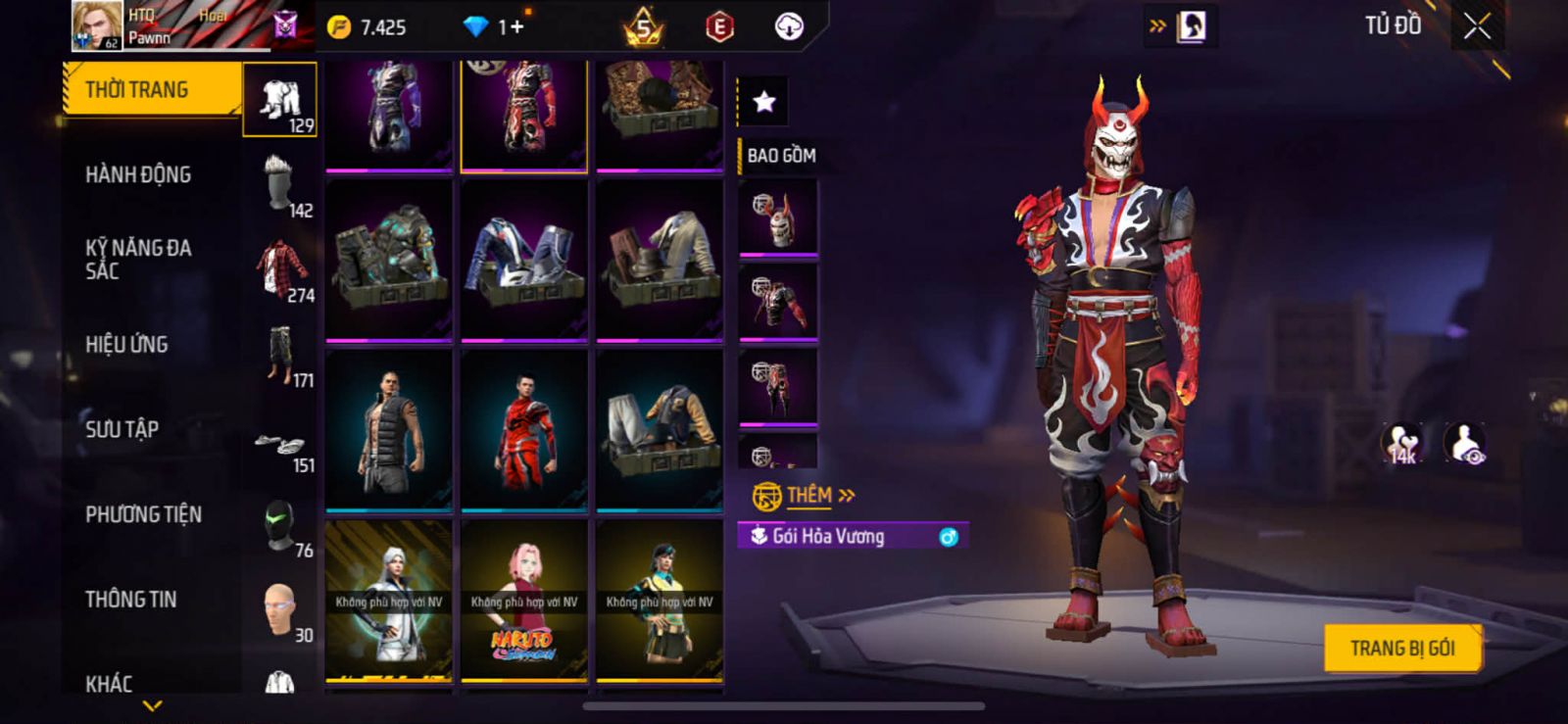Switch to the THỜI TRANG tab
The image size is (1568, 724).
point(137,90)
